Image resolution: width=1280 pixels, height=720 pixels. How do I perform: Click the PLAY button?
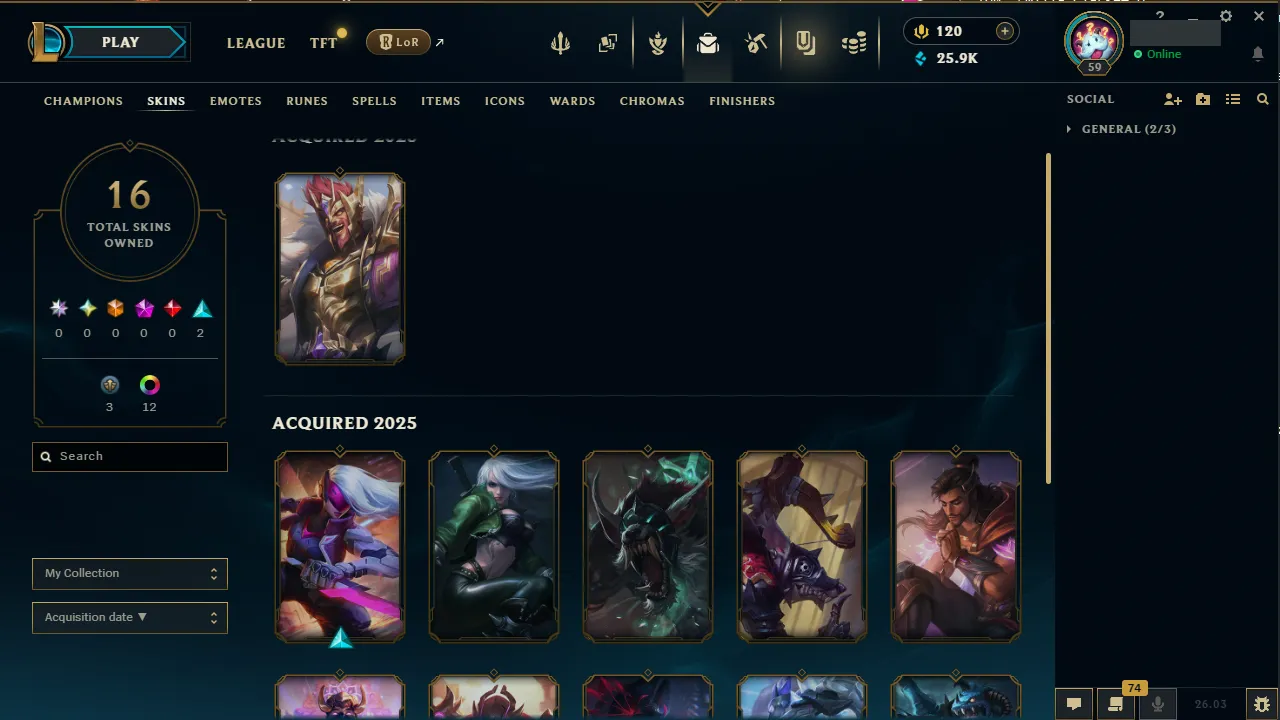(120, 42)
